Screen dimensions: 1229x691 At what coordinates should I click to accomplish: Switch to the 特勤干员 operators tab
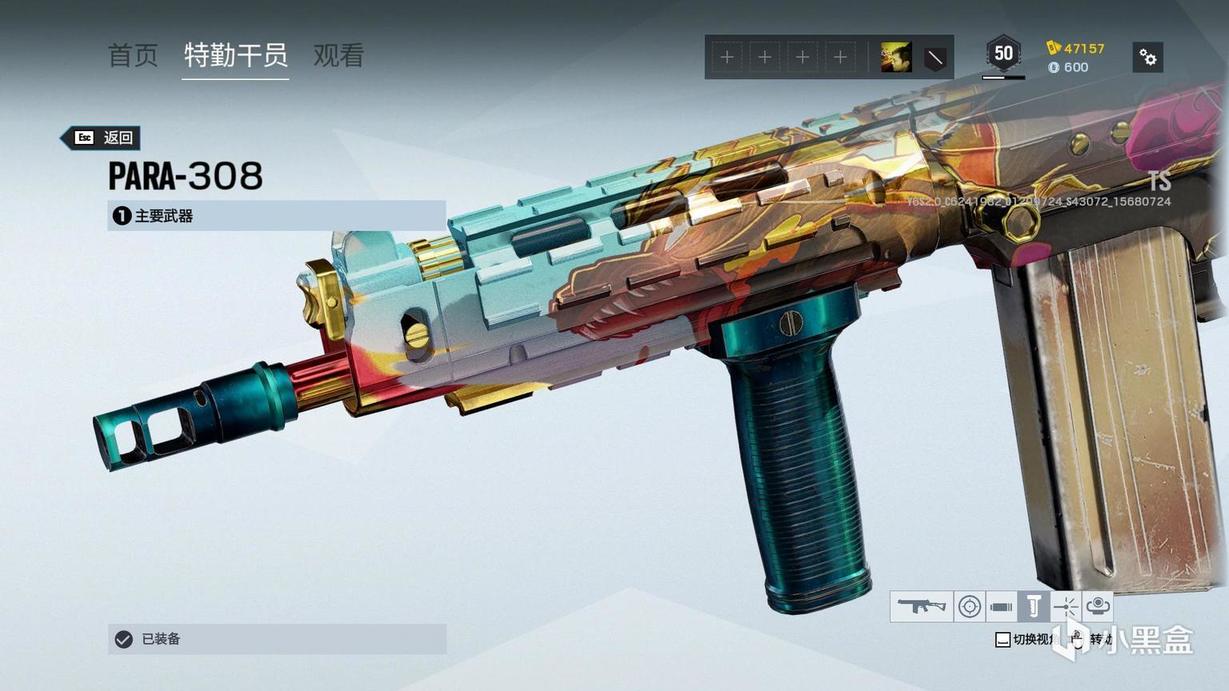coord(236,56)
